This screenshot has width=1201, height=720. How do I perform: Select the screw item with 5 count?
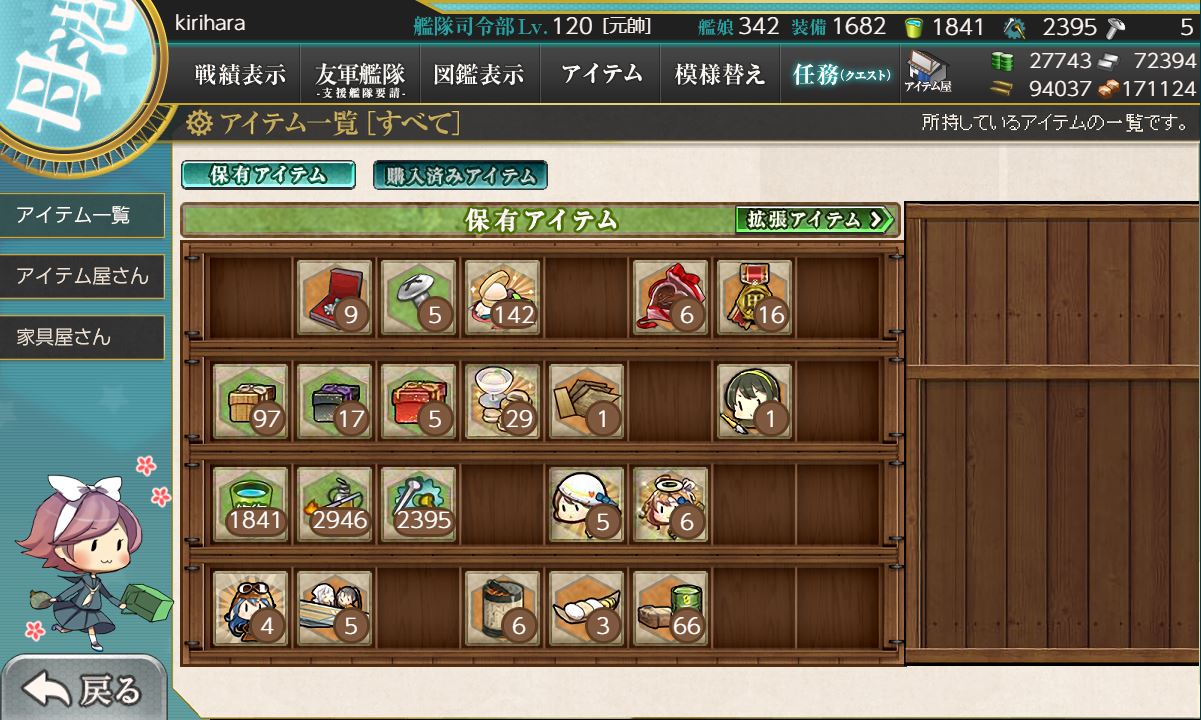pos(418,297)
